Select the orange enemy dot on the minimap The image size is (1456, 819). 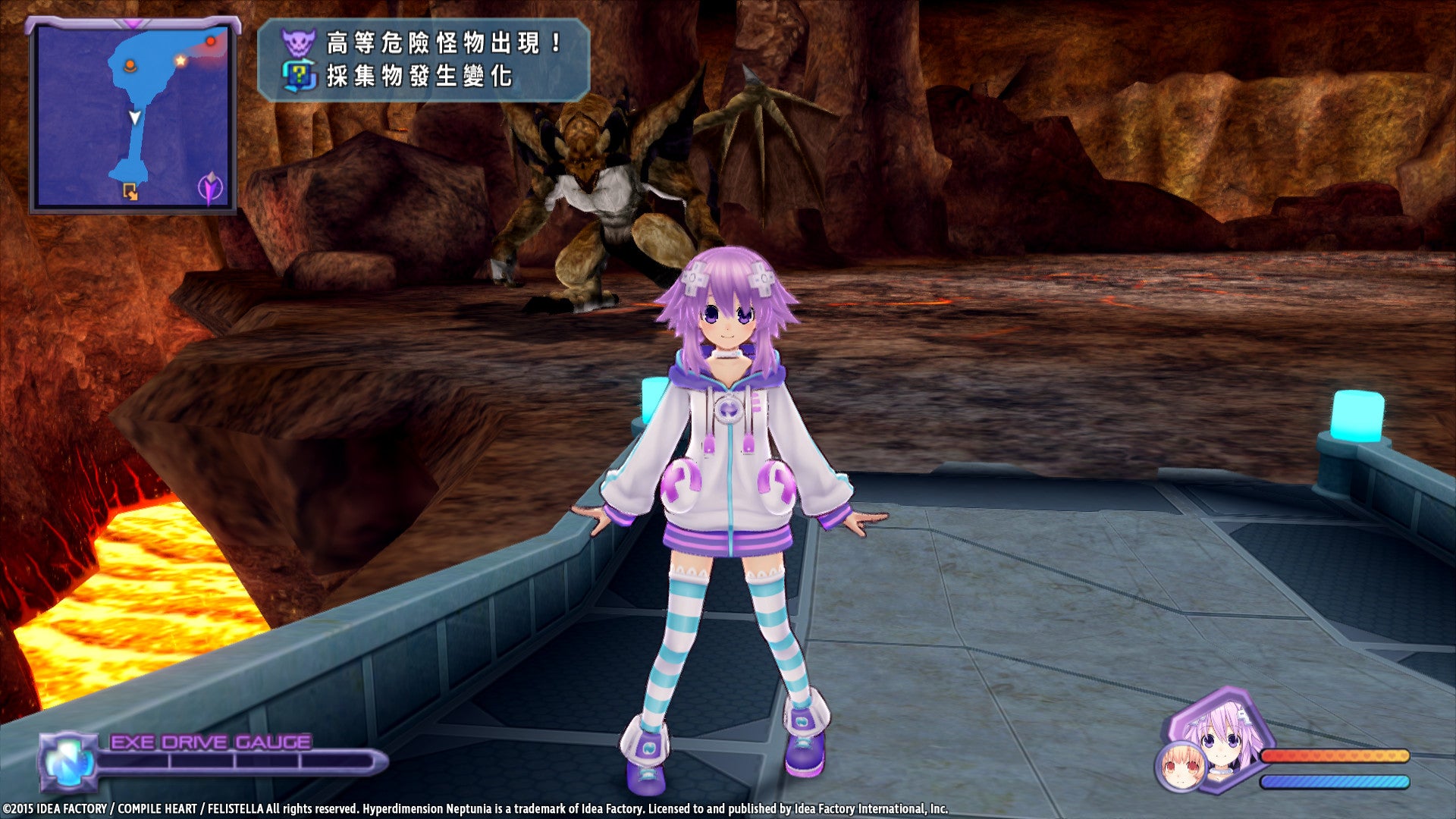click(130, 64)
